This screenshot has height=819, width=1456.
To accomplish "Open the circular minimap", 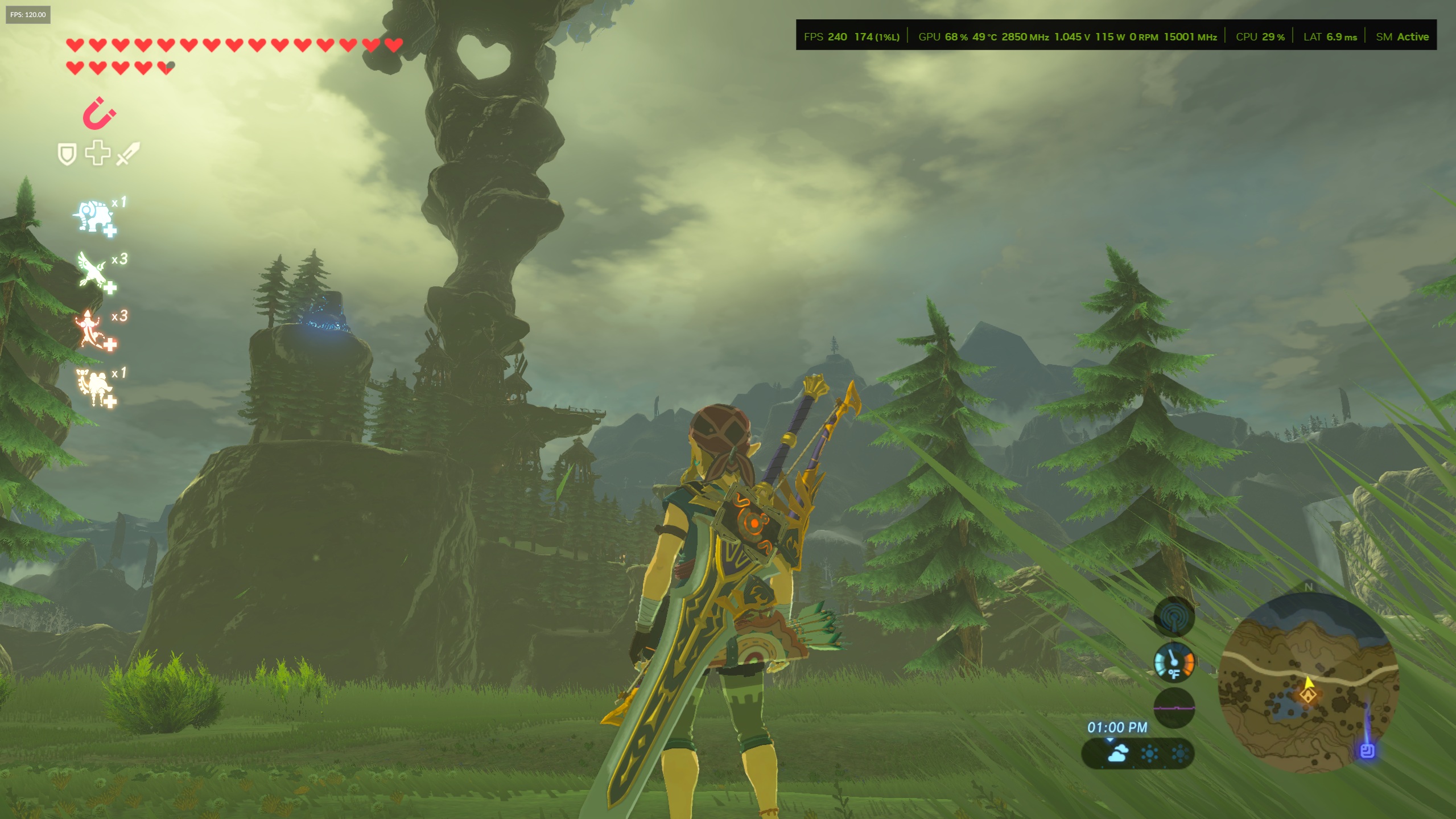I will 1308,682.
